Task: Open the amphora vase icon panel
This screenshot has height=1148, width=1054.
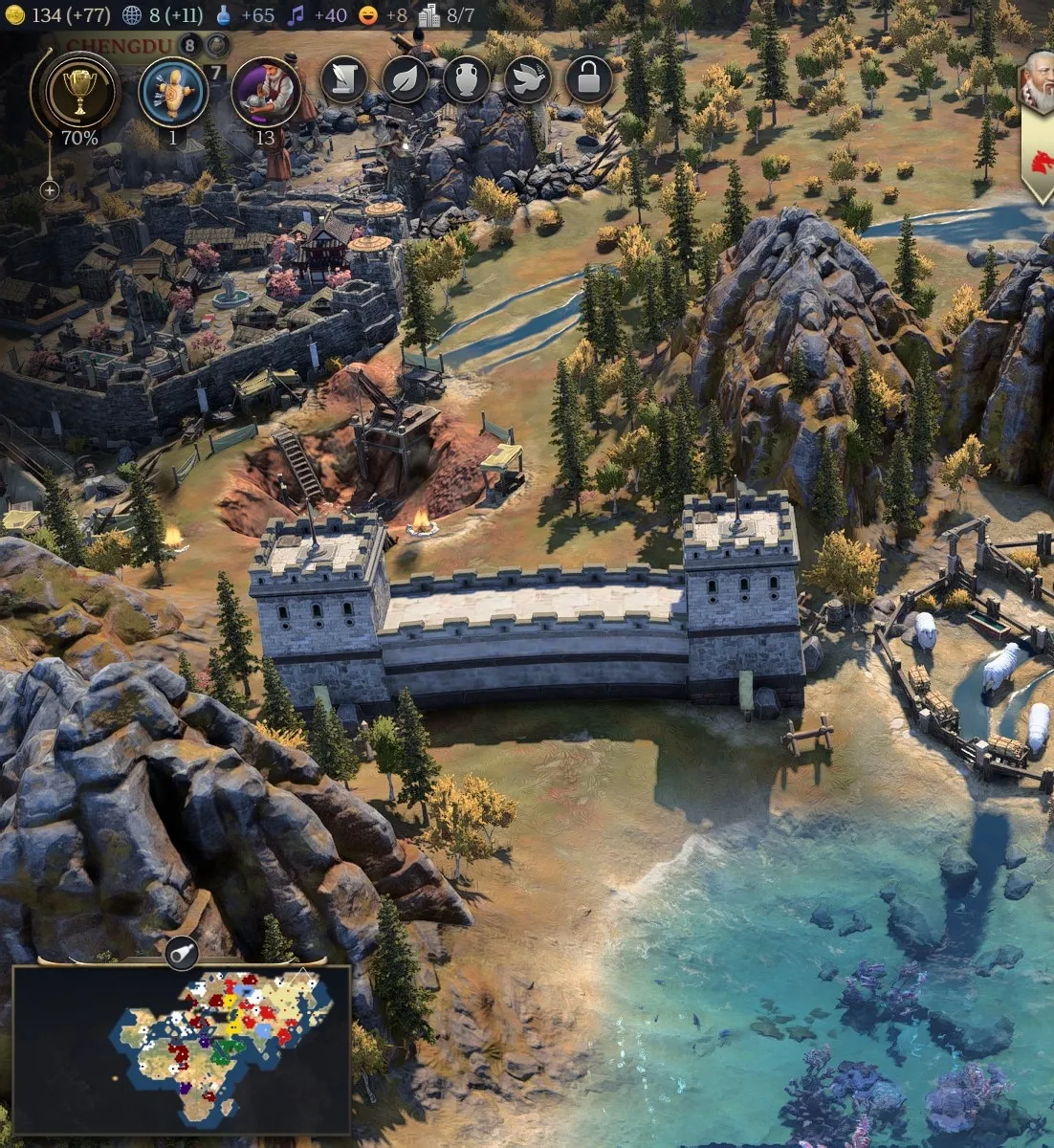Action: click(466, 80)
